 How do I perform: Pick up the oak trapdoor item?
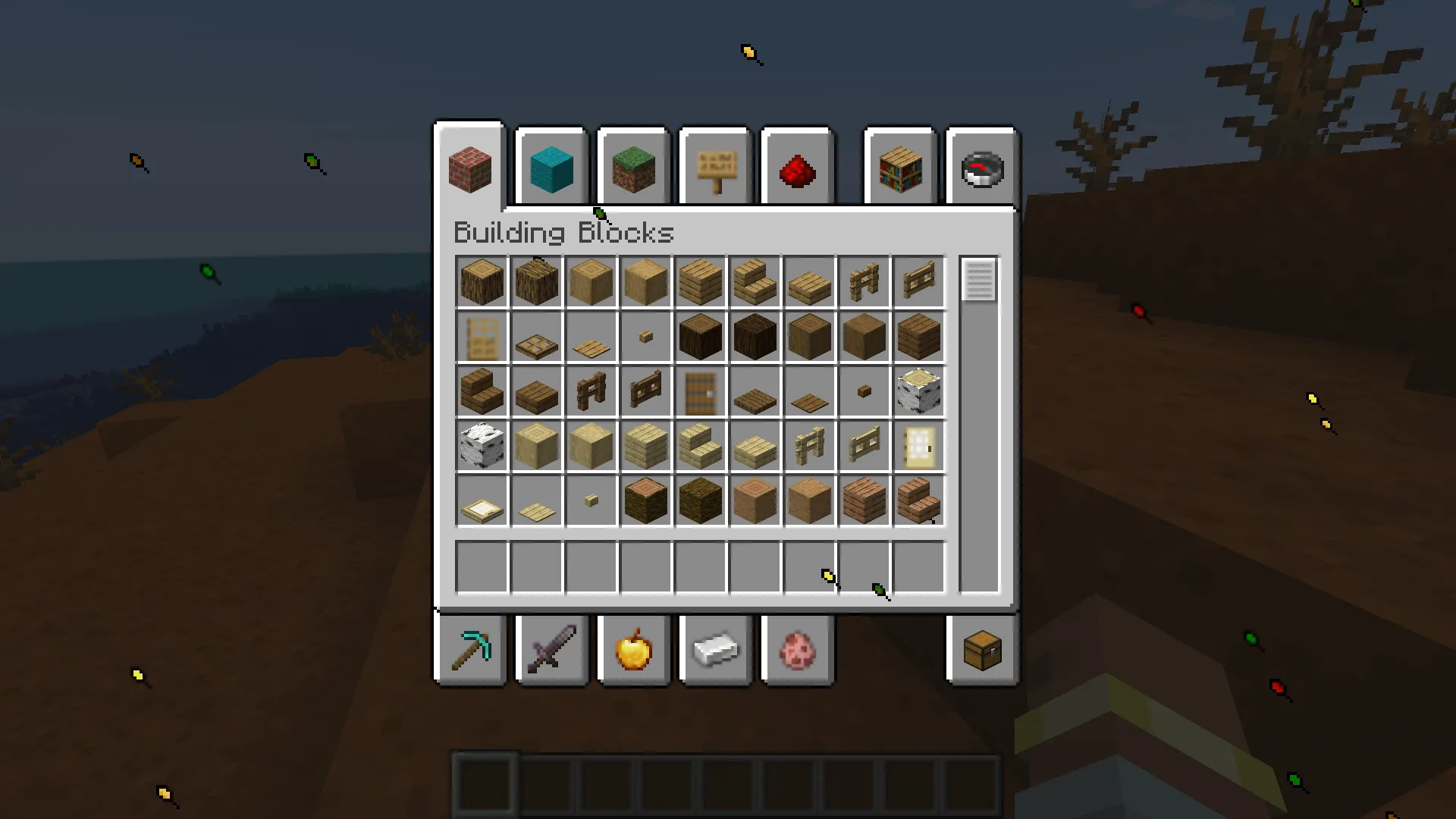tap(536, 336)
